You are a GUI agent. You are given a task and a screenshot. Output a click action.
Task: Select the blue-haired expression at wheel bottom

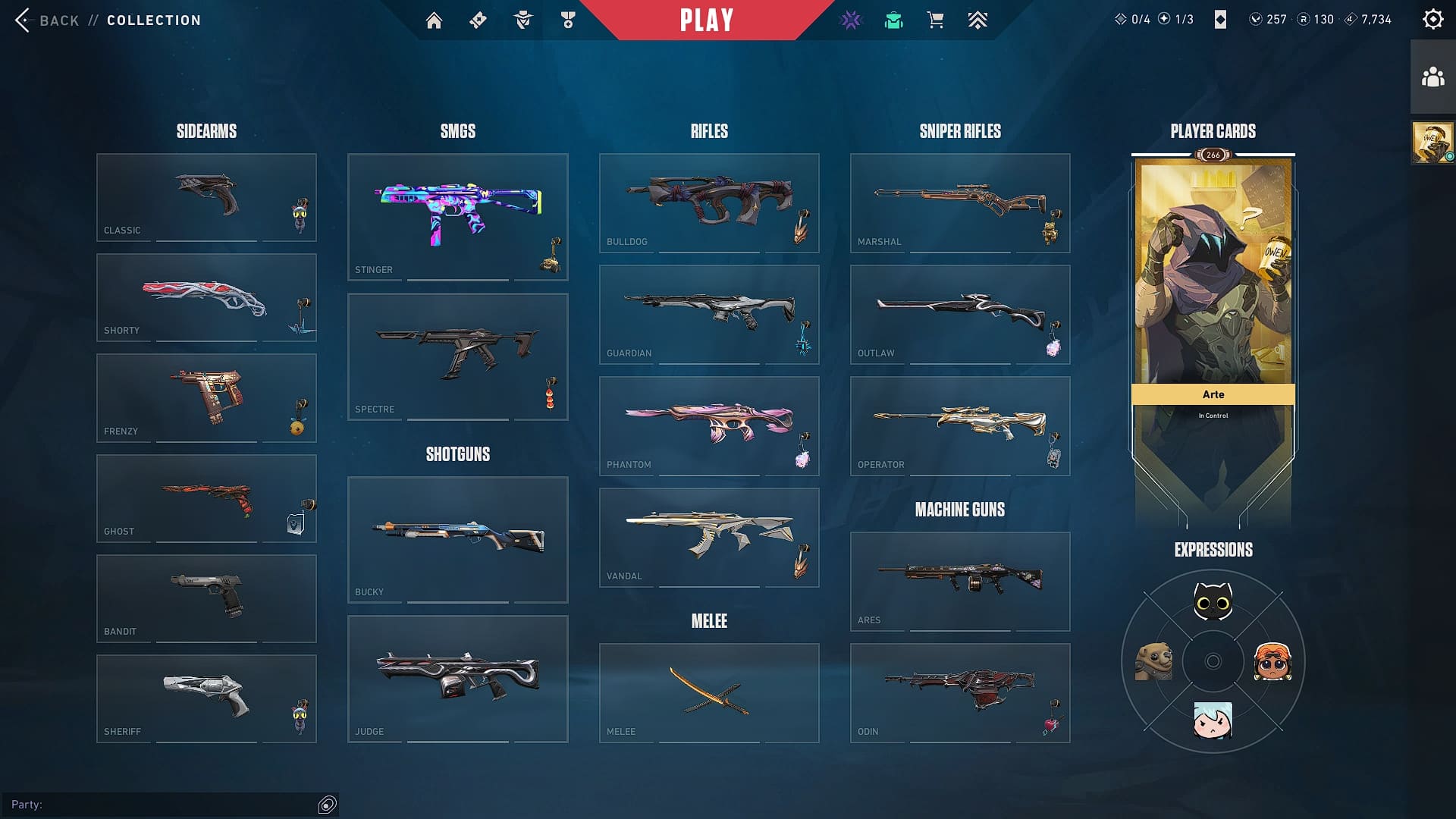[x=1213, y=721]
